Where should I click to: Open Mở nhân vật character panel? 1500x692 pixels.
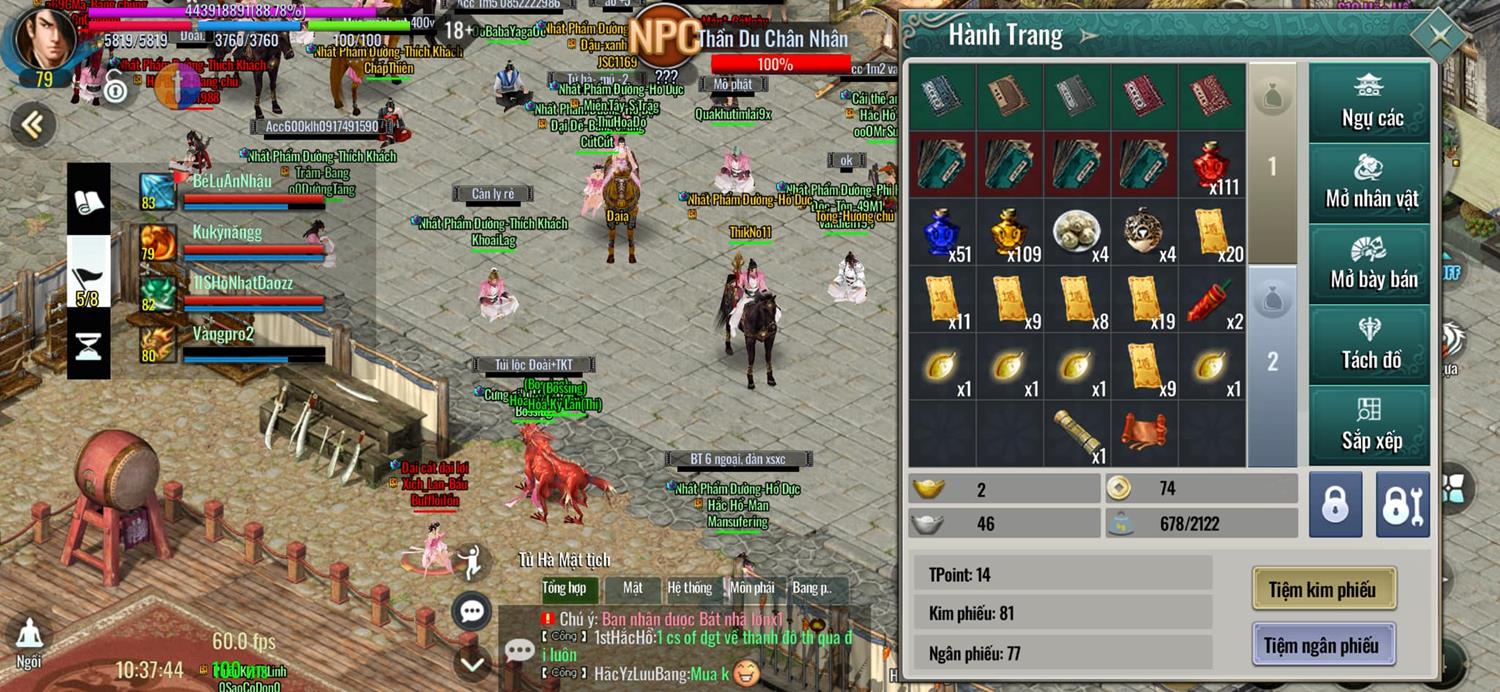[1371, 183]
